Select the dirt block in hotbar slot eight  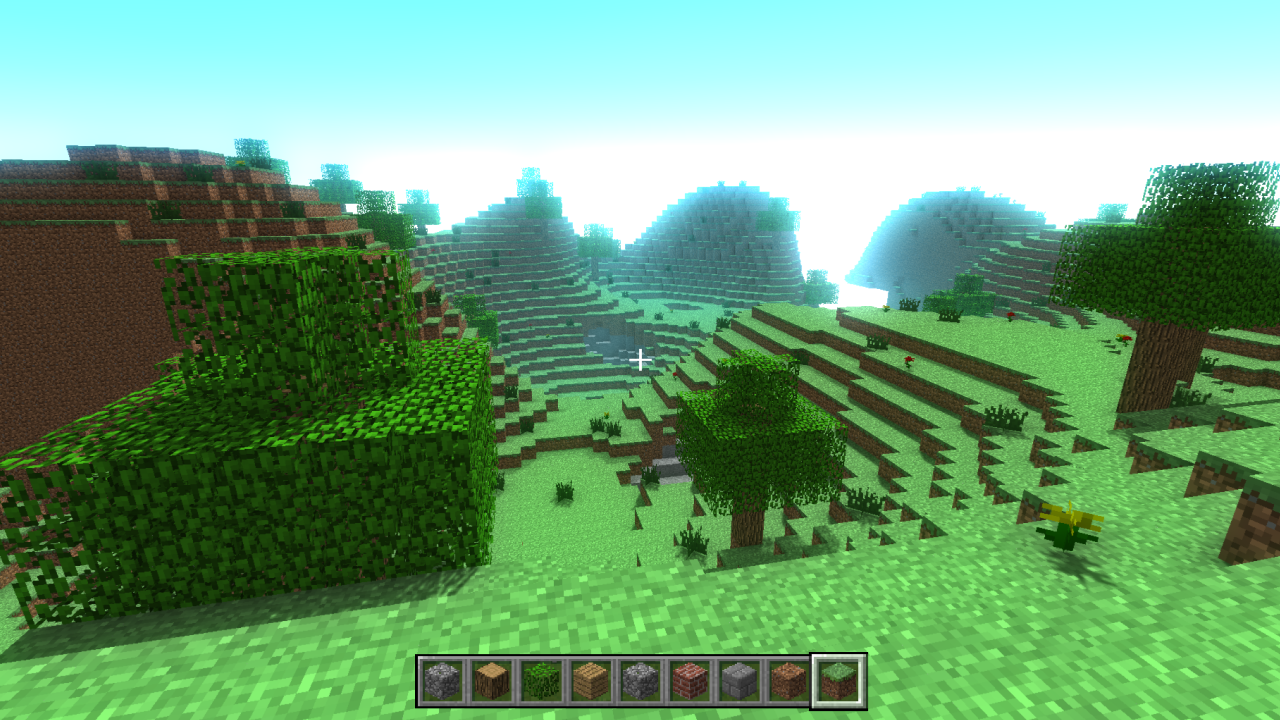[790, 680]
